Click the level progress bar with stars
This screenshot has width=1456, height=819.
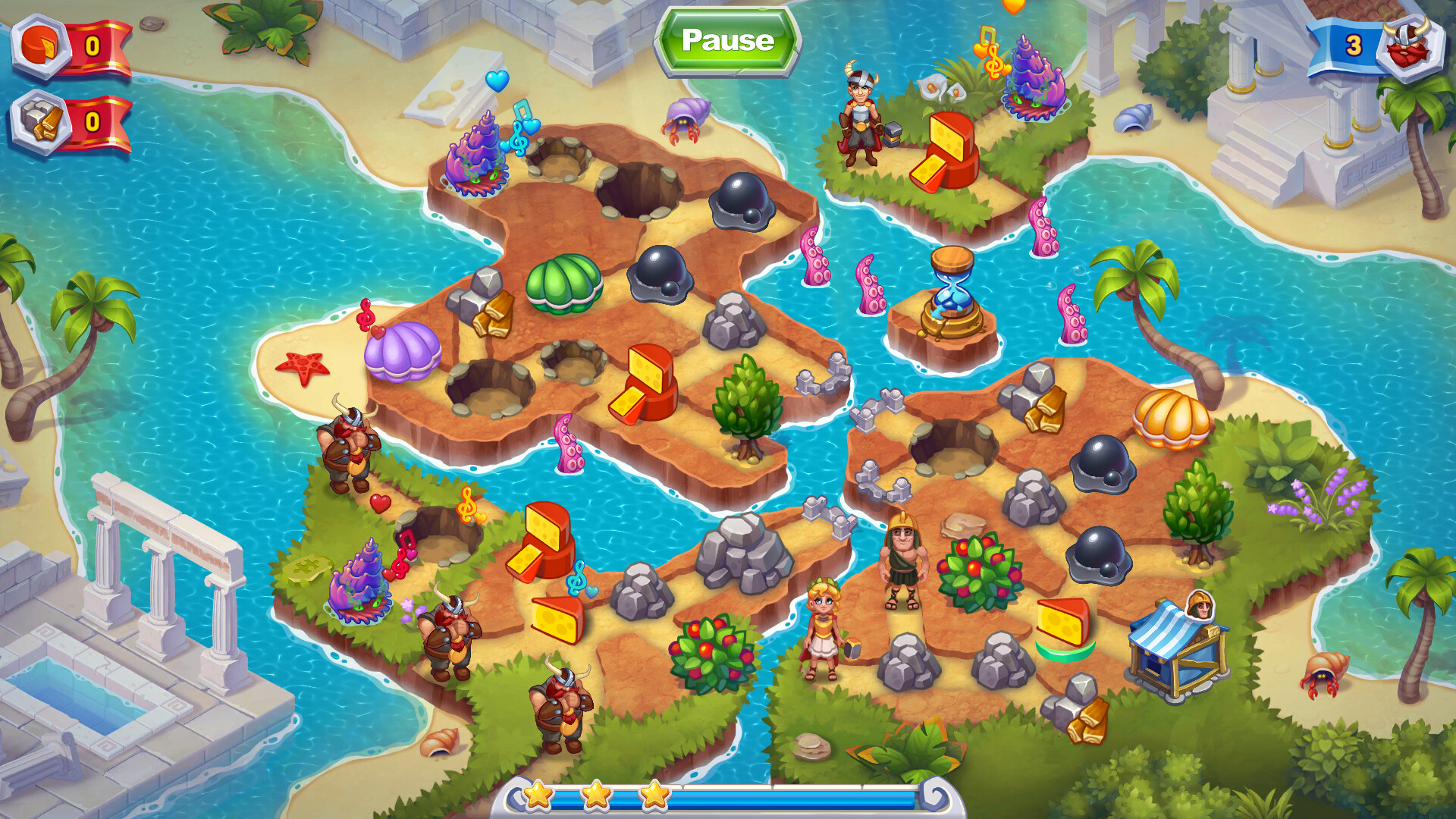pos(728,795)
